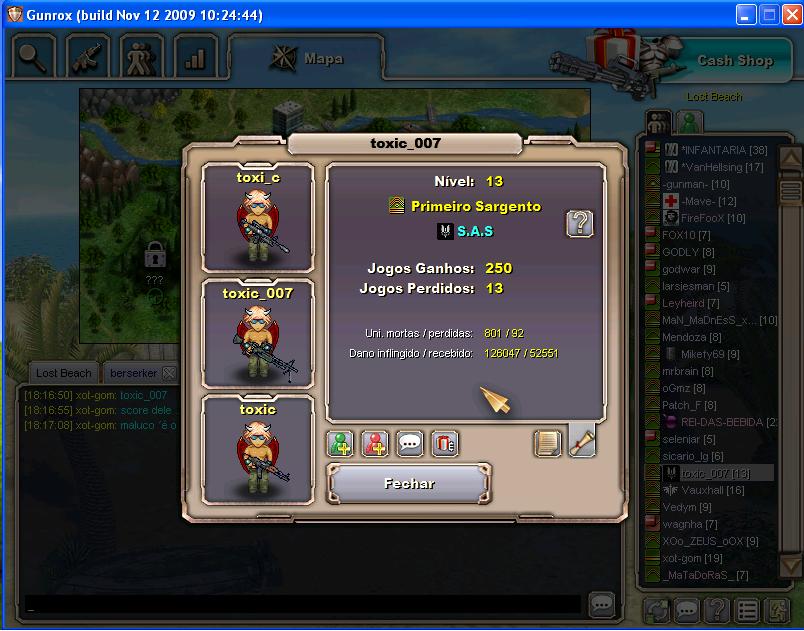Select the toxi_c character portrait
The width and height of the screenshot is (804, 631).
click(258, 218)
